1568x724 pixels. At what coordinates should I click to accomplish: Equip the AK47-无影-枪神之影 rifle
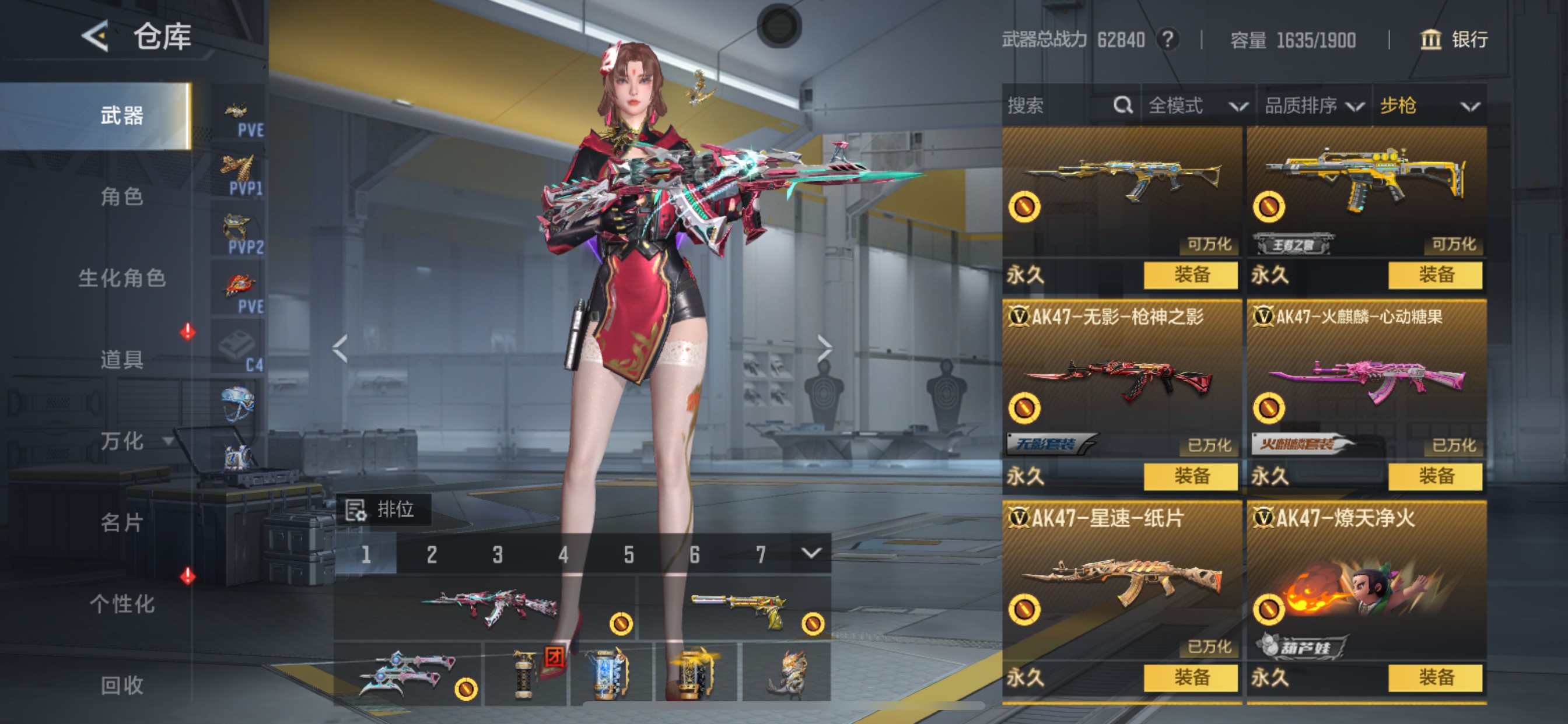point(1190,476)
